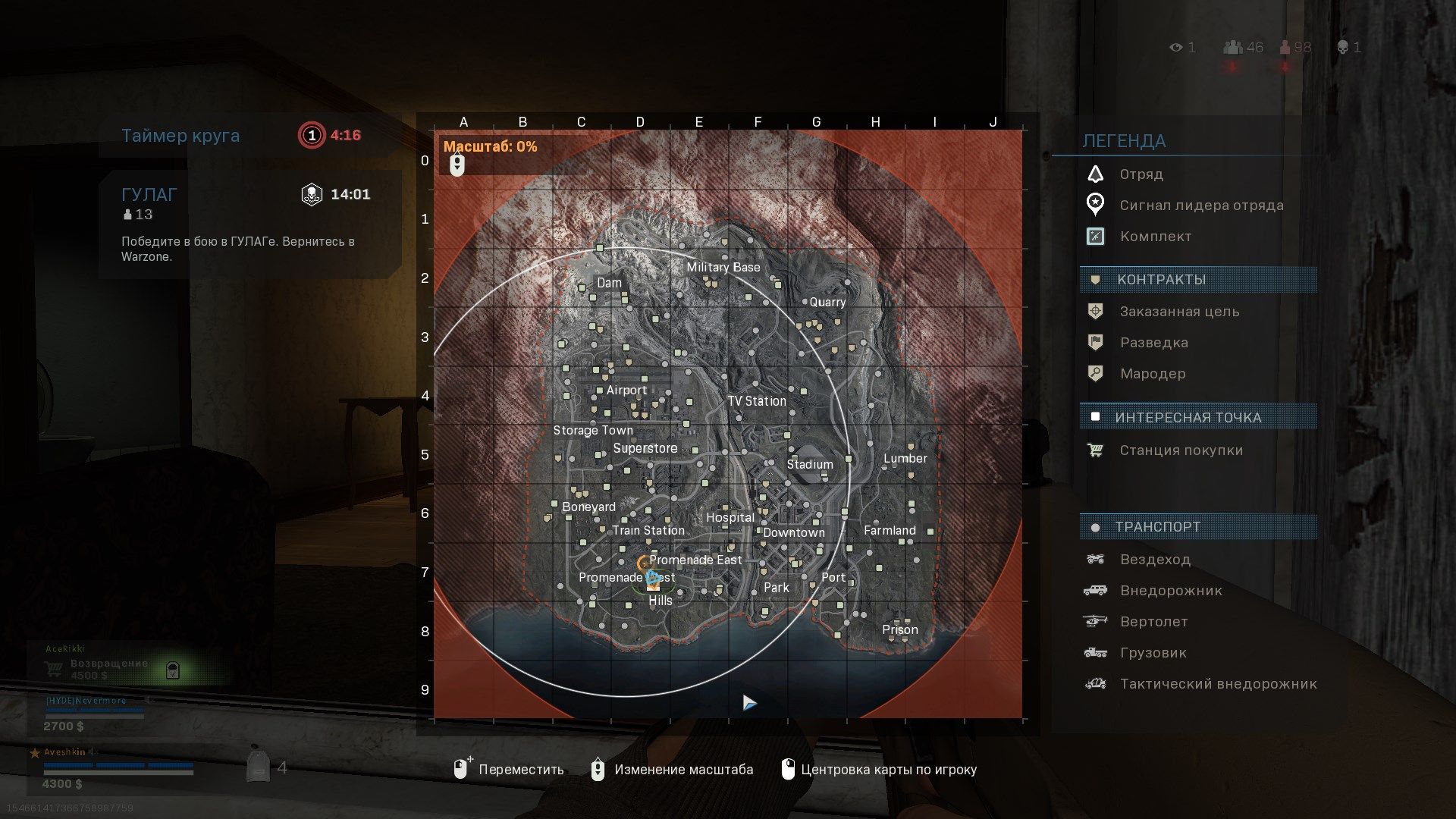Click the squad marker near Promenade West
The width and height of the screenshot is (1456, 819).
[652, 579]
